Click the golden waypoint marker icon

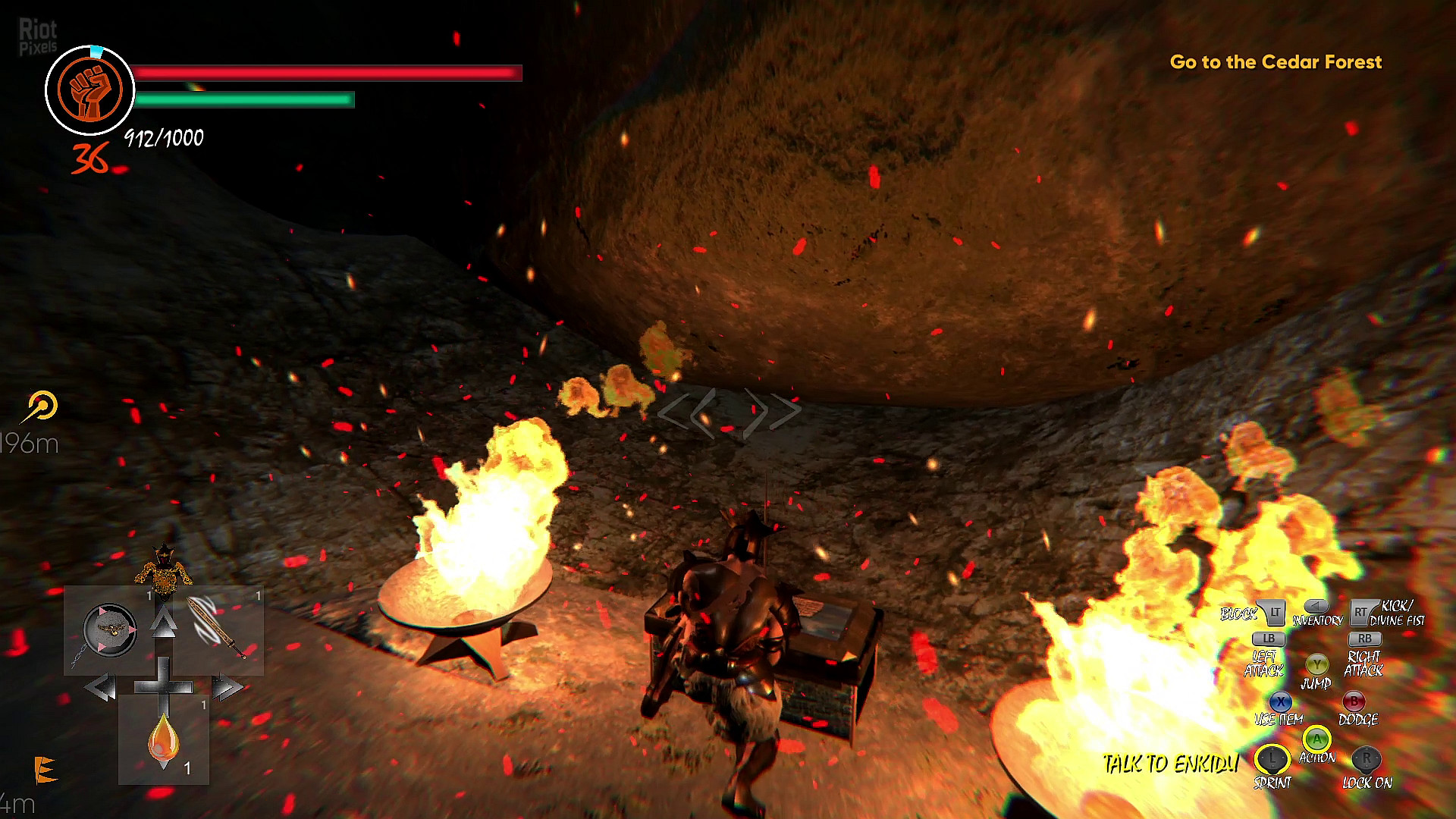click(42, 406)
